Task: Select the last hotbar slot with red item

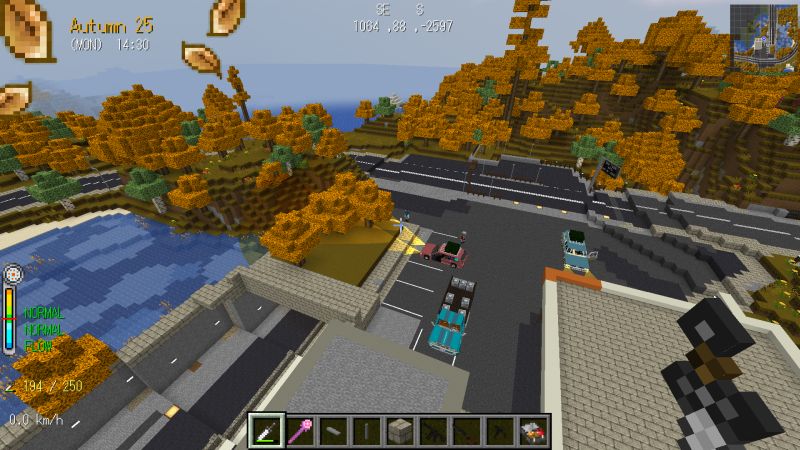Action: [533, 431]
